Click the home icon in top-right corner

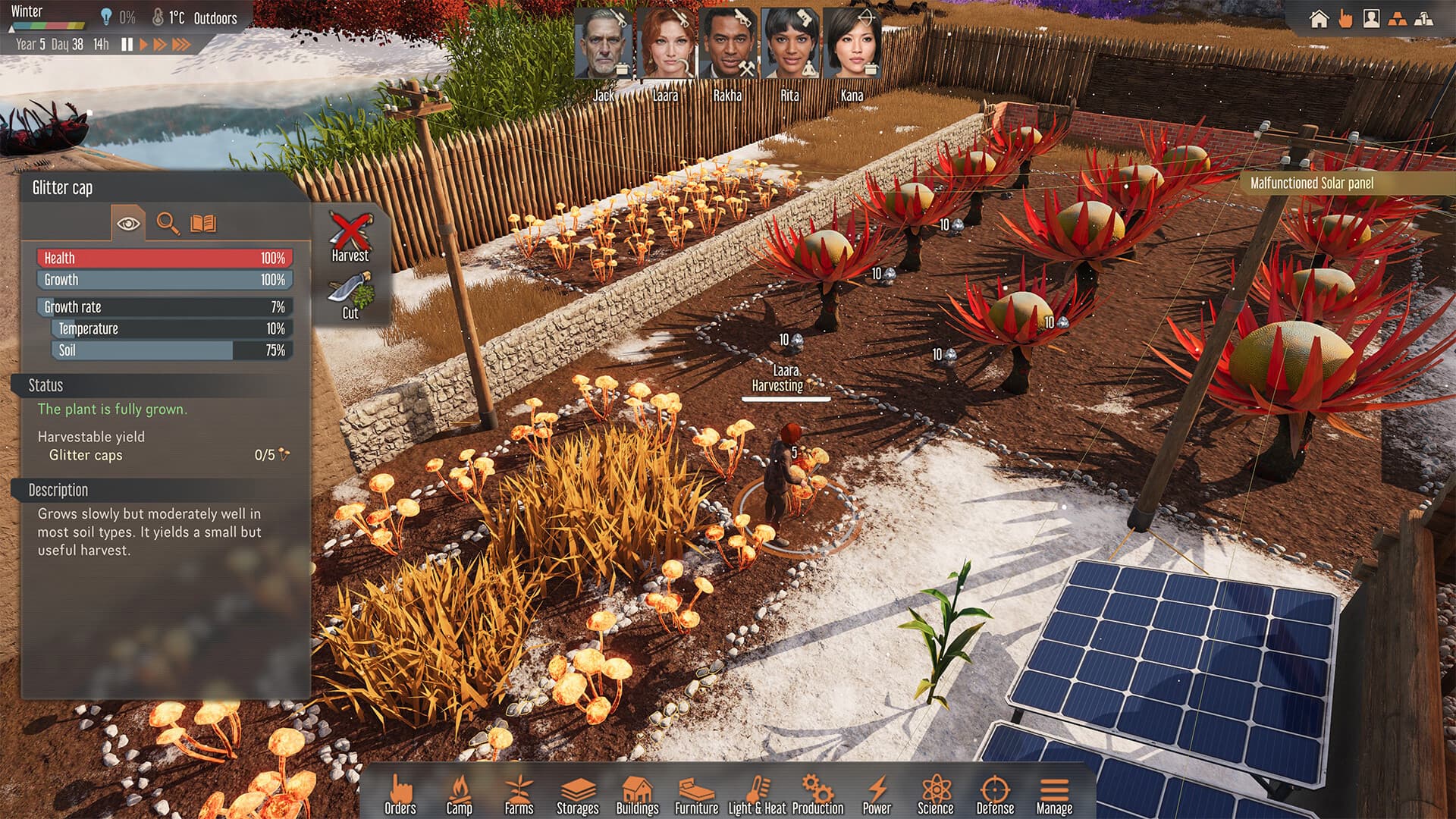[x=1318, y=18]
